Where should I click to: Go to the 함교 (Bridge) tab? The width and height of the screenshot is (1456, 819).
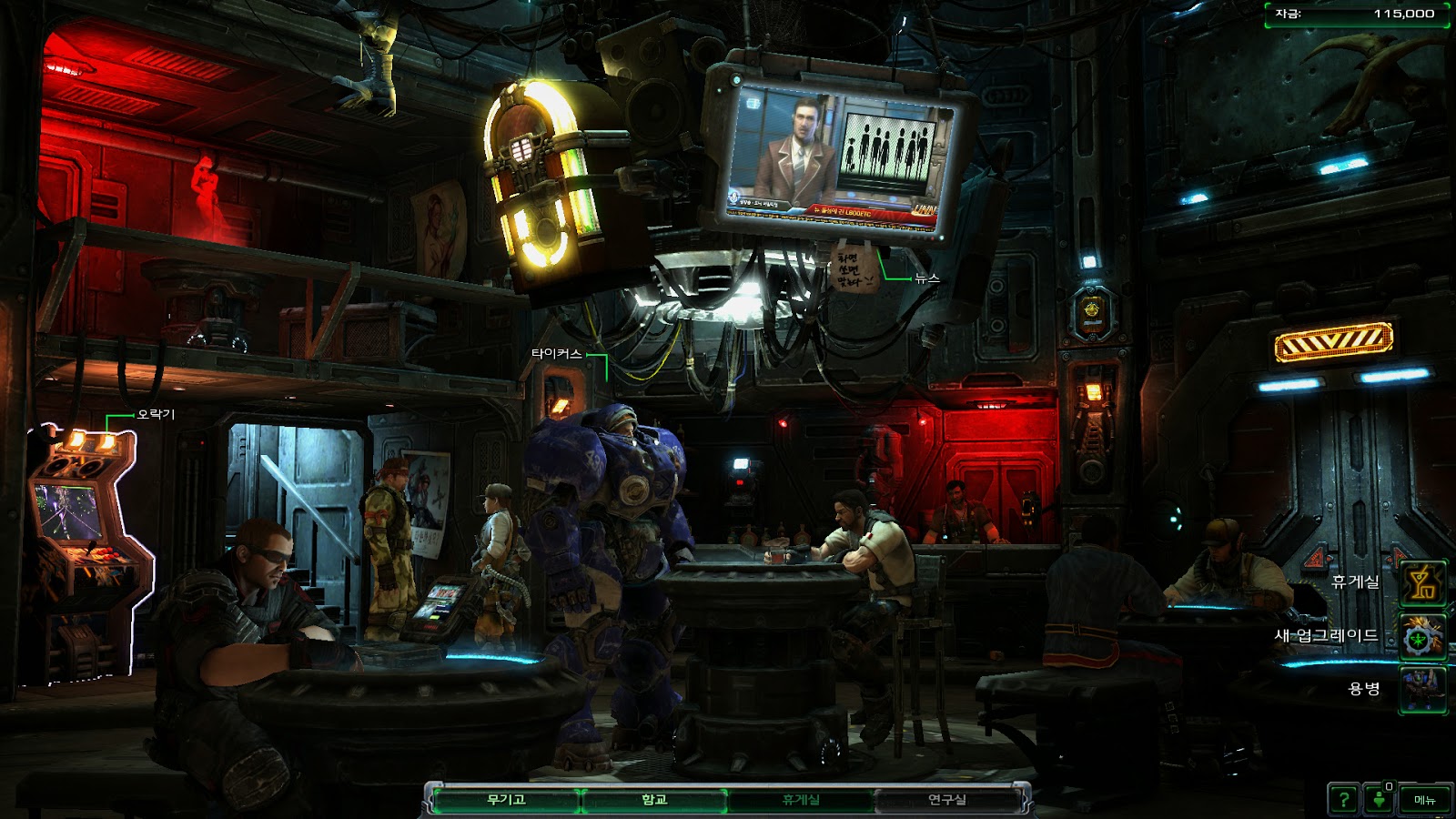653,800
